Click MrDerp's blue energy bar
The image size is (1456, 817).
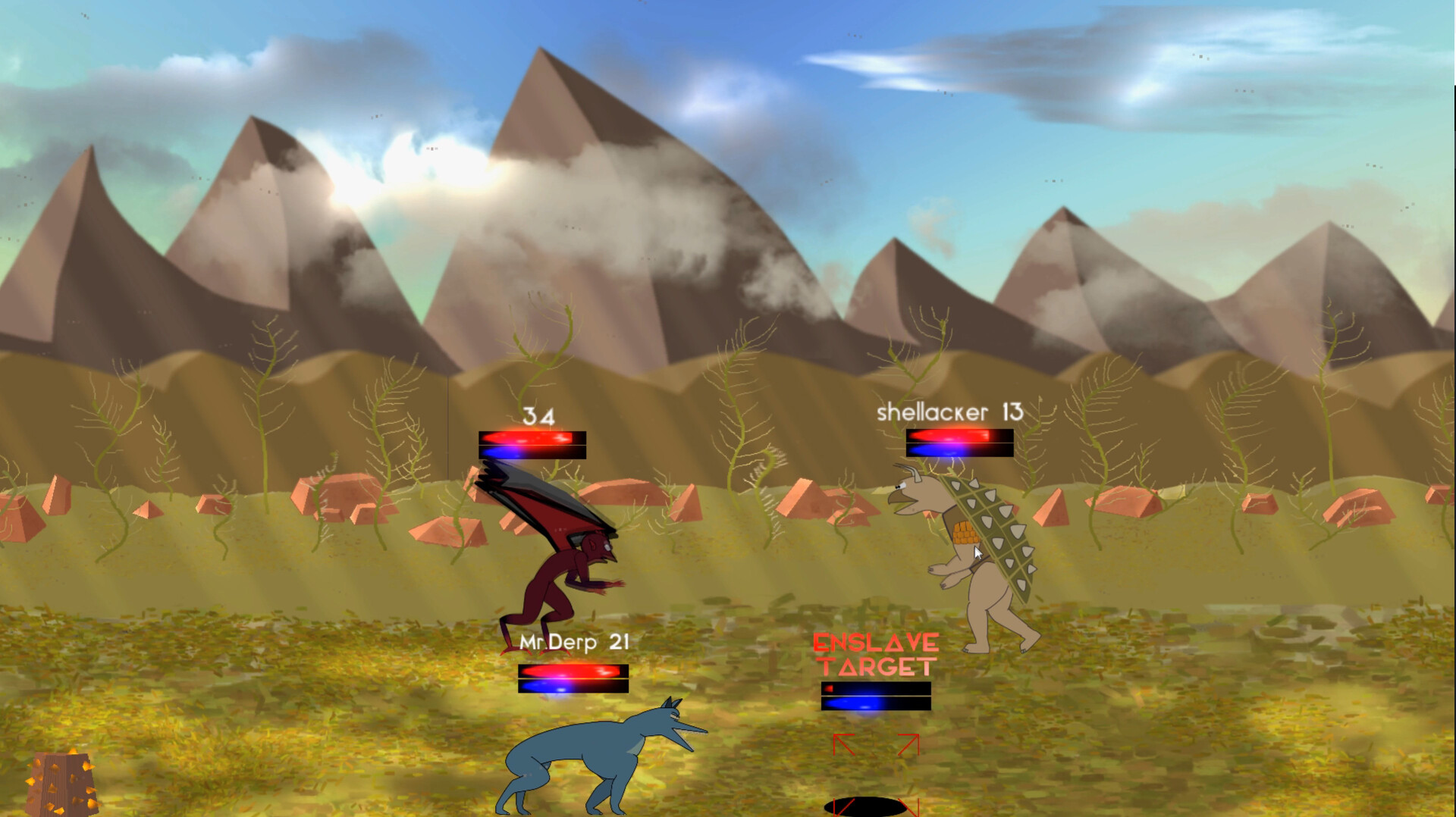point(573,687)
